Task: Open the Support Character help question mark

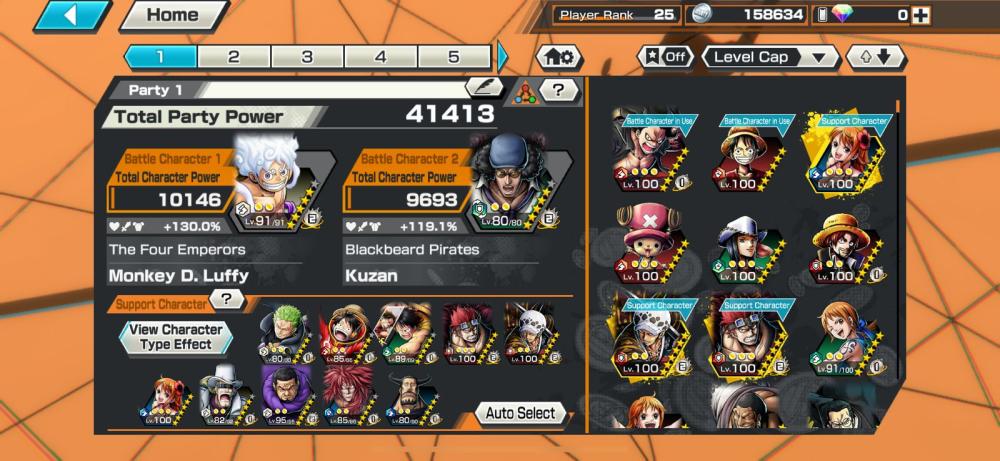Action: tap(228, 299)
